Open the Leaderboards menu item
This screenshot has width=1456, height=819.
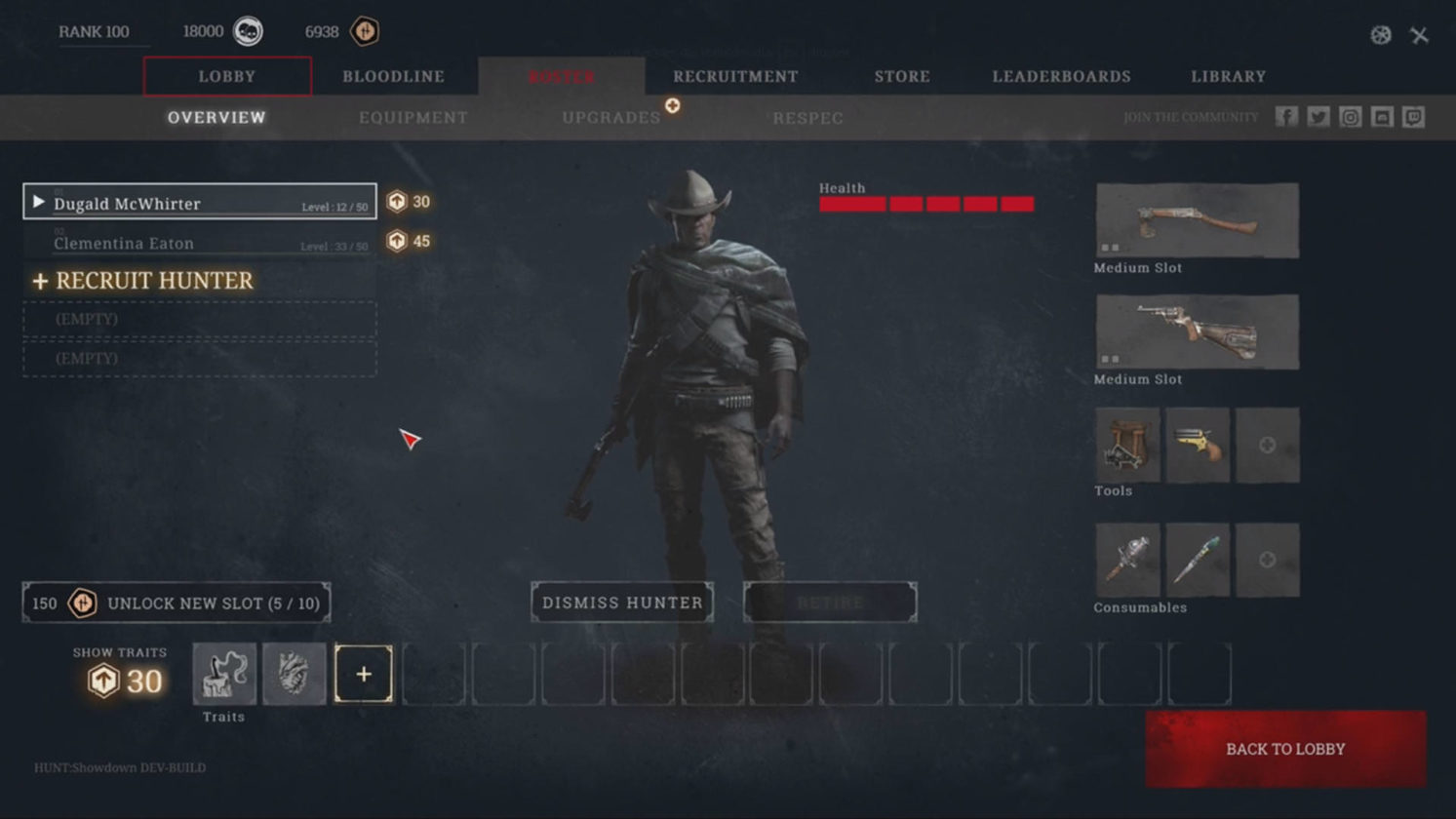1061,75
